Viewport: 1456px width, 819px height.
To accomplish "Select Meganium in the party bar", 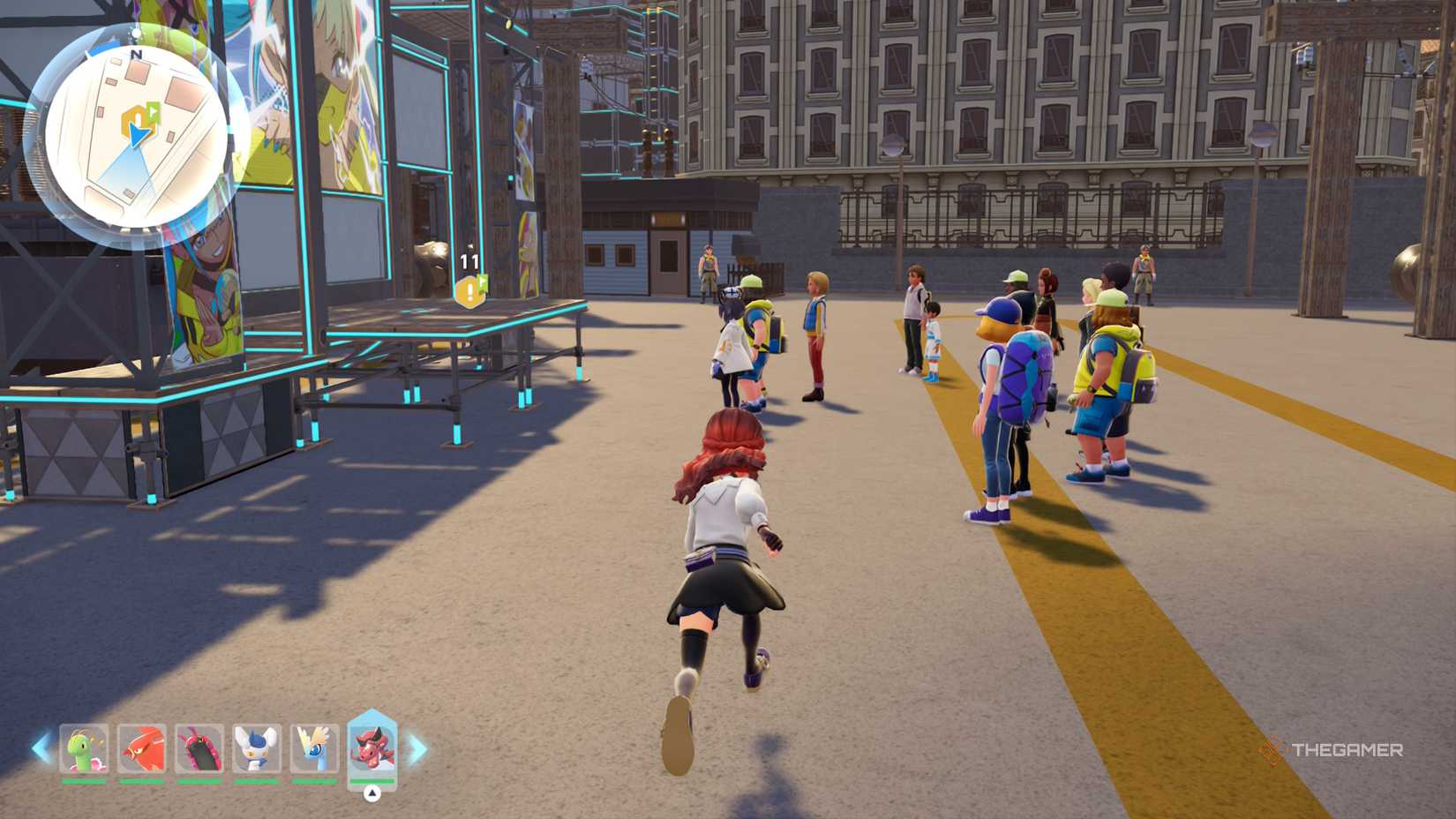I will coord(85,749).
